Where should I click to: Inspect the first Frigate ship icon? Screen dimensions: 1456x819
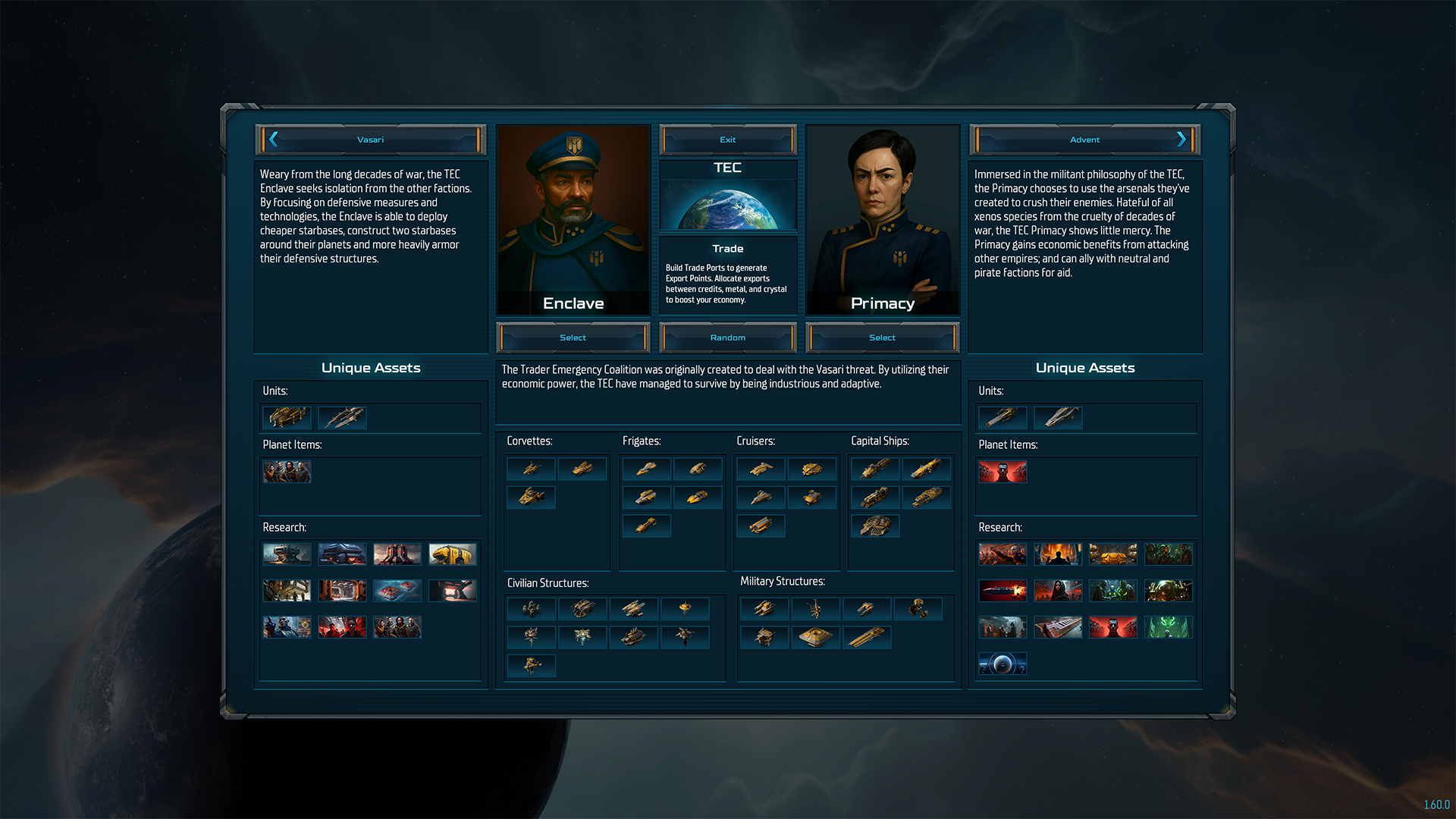[646, 469]
